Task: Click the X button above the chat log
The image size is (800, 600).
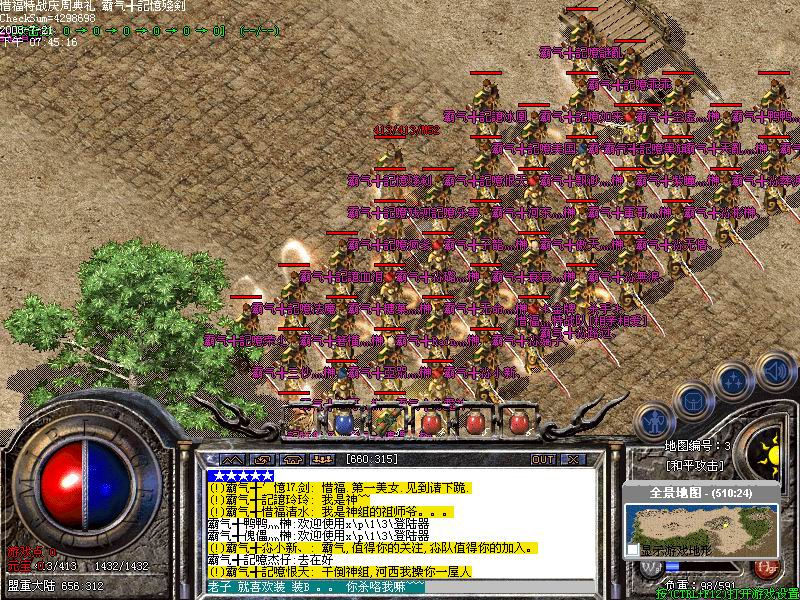Action: tap(573, 459)
